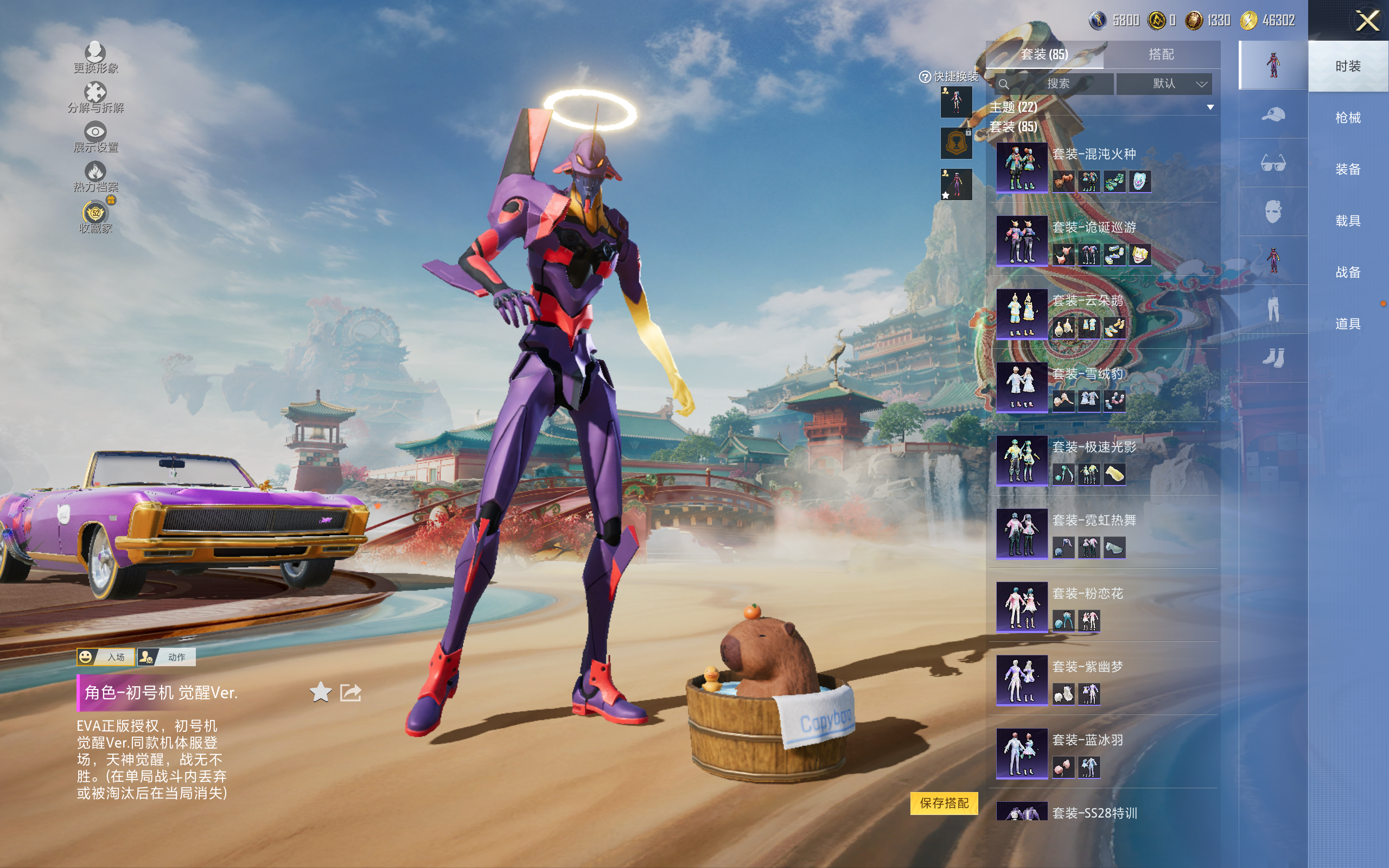
Task: Select the hat category icon
Action: (1272, 114)
